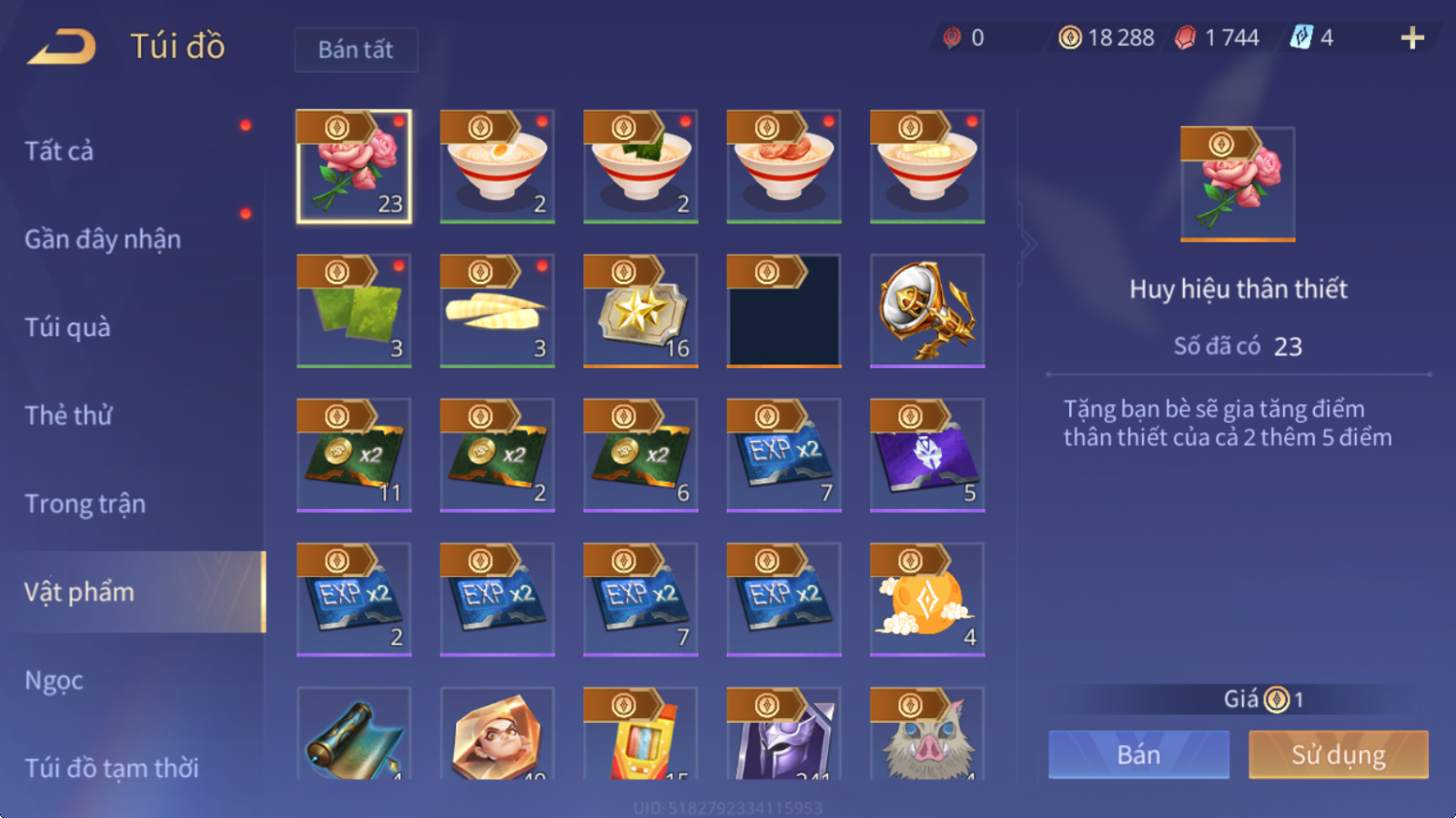The image size is (1456, 818).
Task: Click the boar mask item slot
Action: click(x=927, y=735)
